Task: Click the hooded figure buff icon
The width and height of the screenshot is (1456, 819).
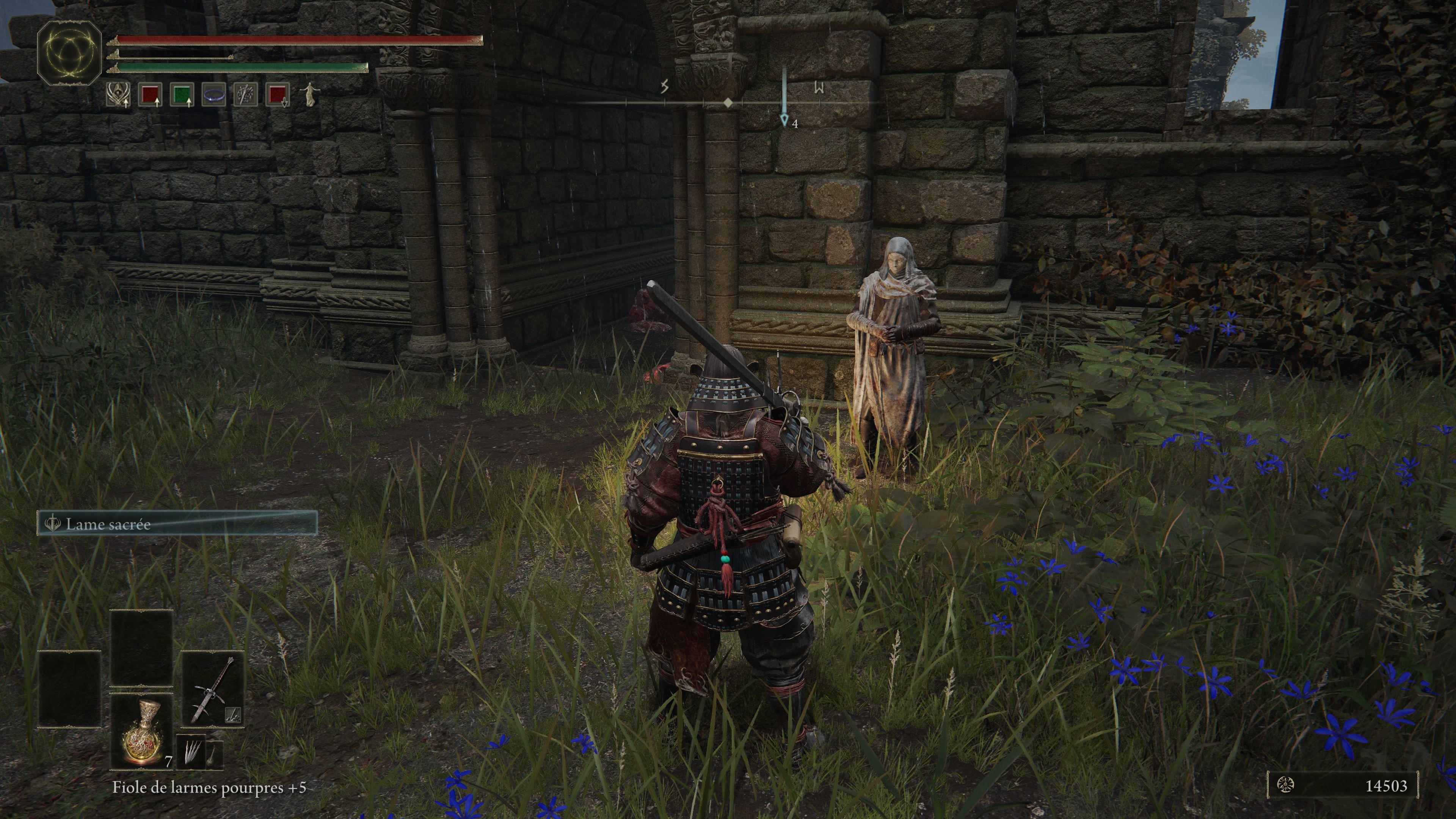Action: [118, 94]
